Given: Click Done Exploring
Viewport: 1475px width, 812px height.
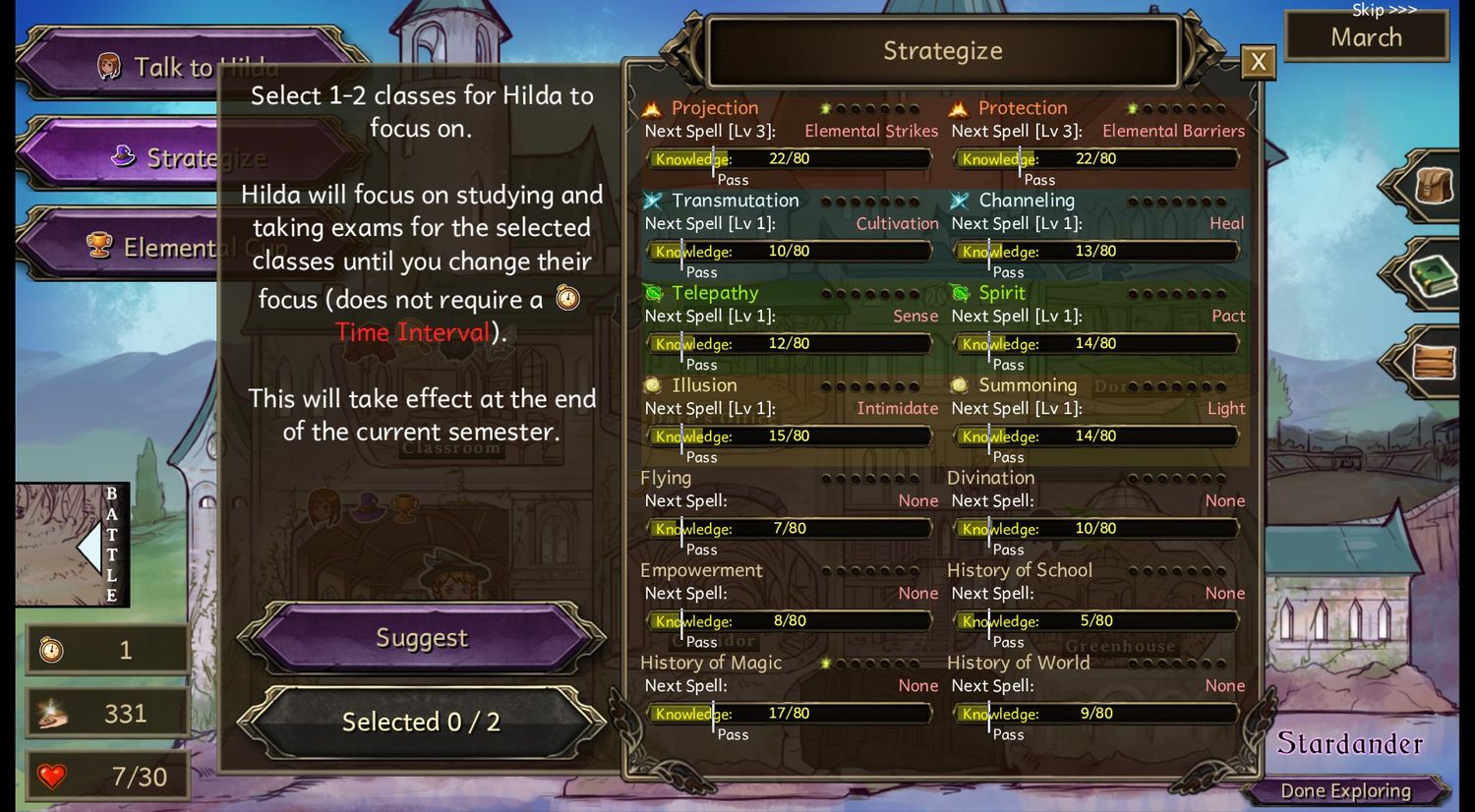Looking at the screenshot, I should coord(1344,790).
